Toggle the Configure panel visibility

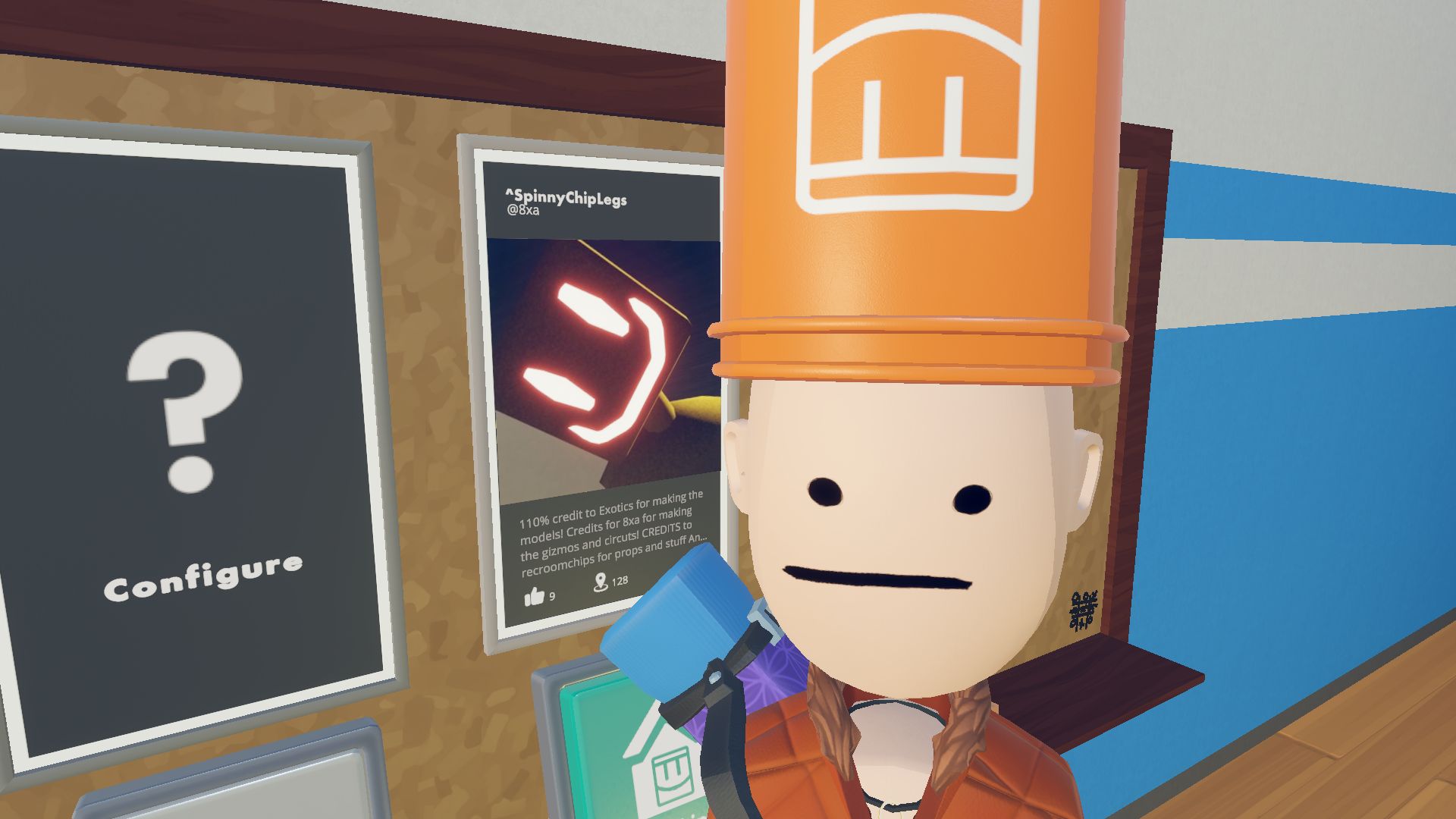[x=178, y=425]
